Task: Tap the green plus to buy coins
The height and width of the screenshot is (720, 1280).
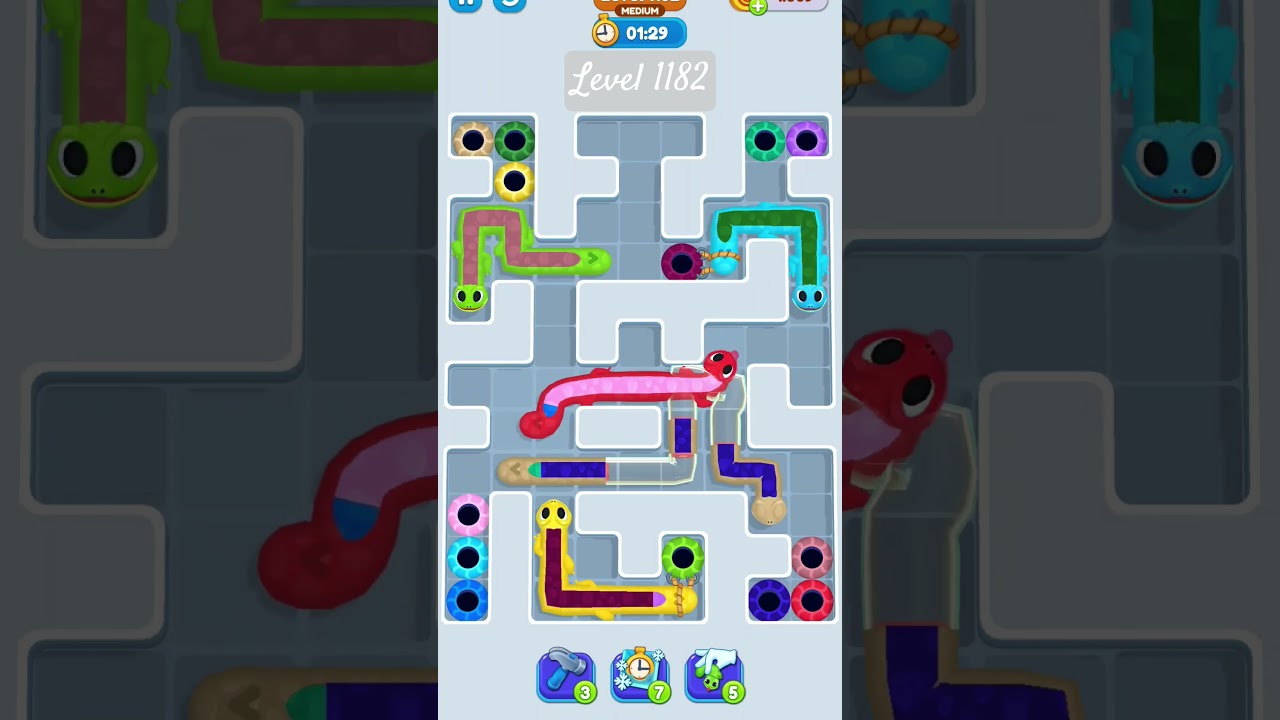Action: pyautogui.click(x=759, y=5)
